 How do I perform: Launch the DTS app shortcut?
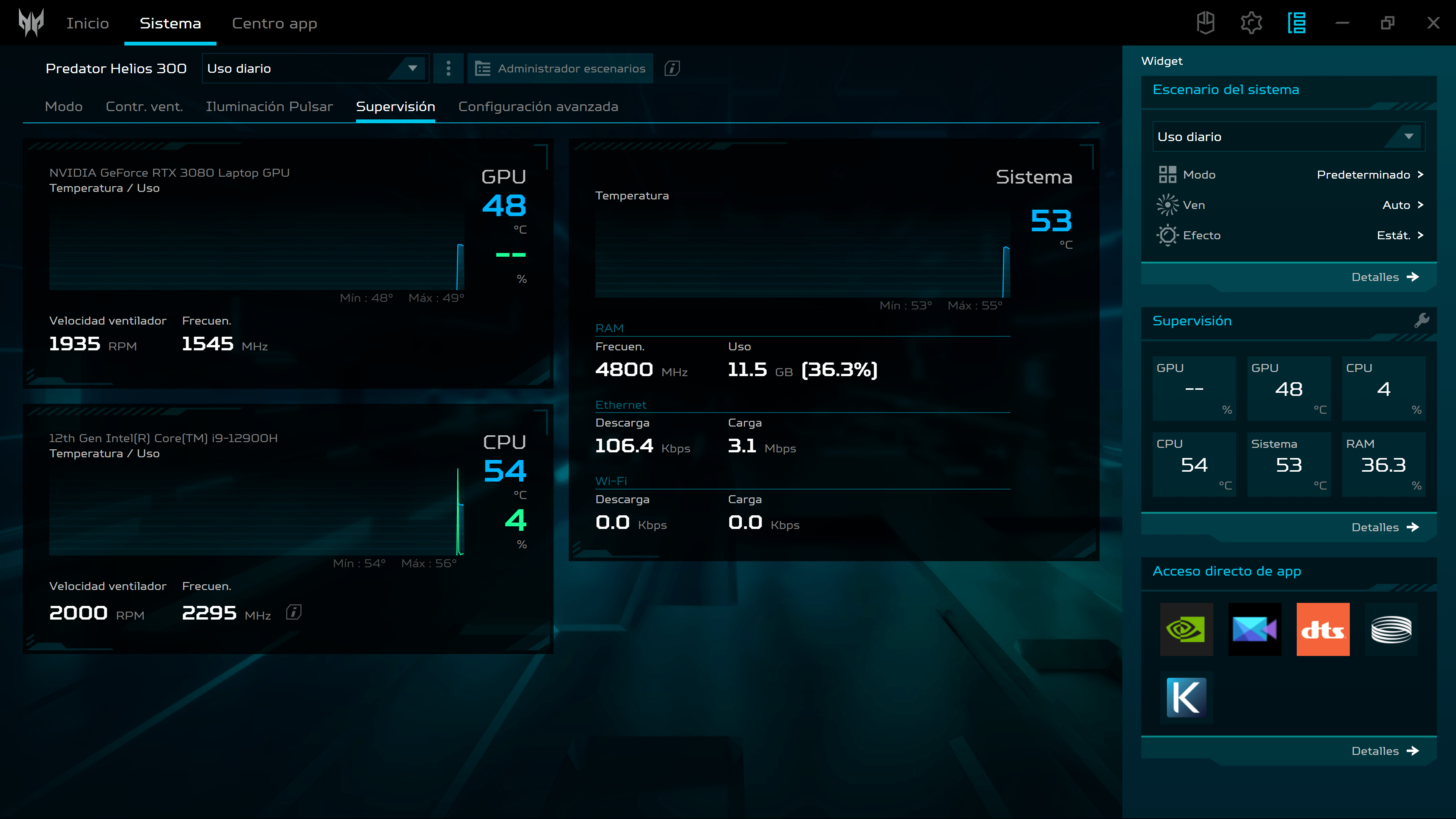[x=1323, y=629]
